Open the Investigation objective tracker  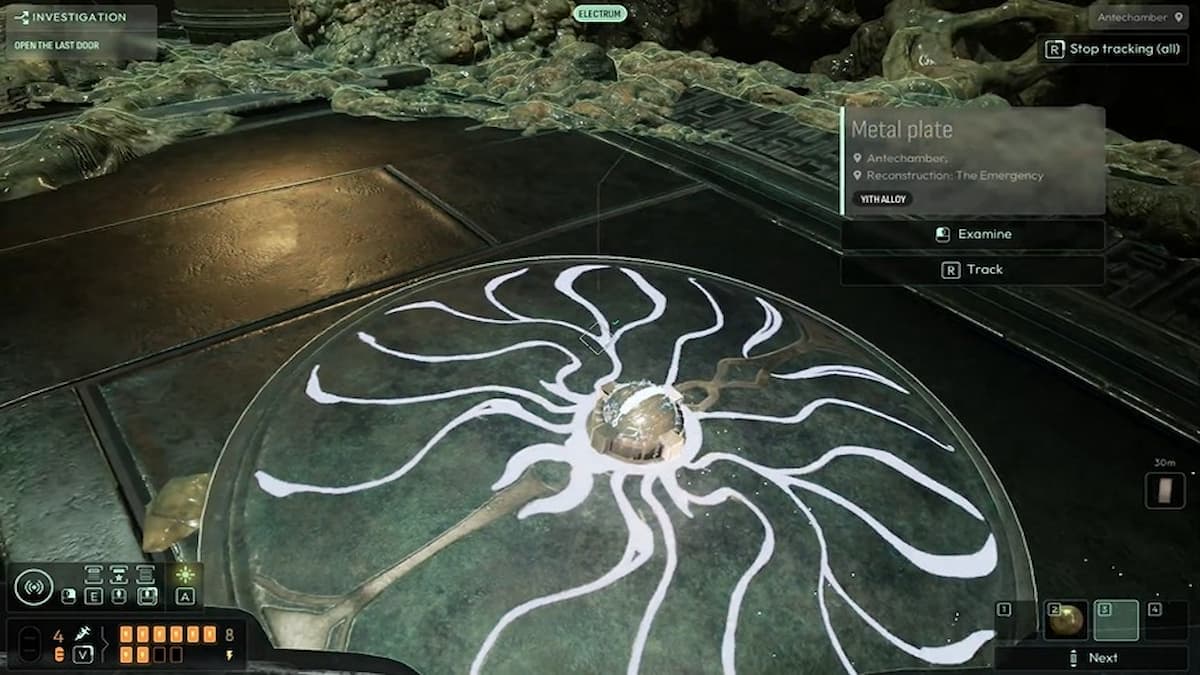point(78,17)
